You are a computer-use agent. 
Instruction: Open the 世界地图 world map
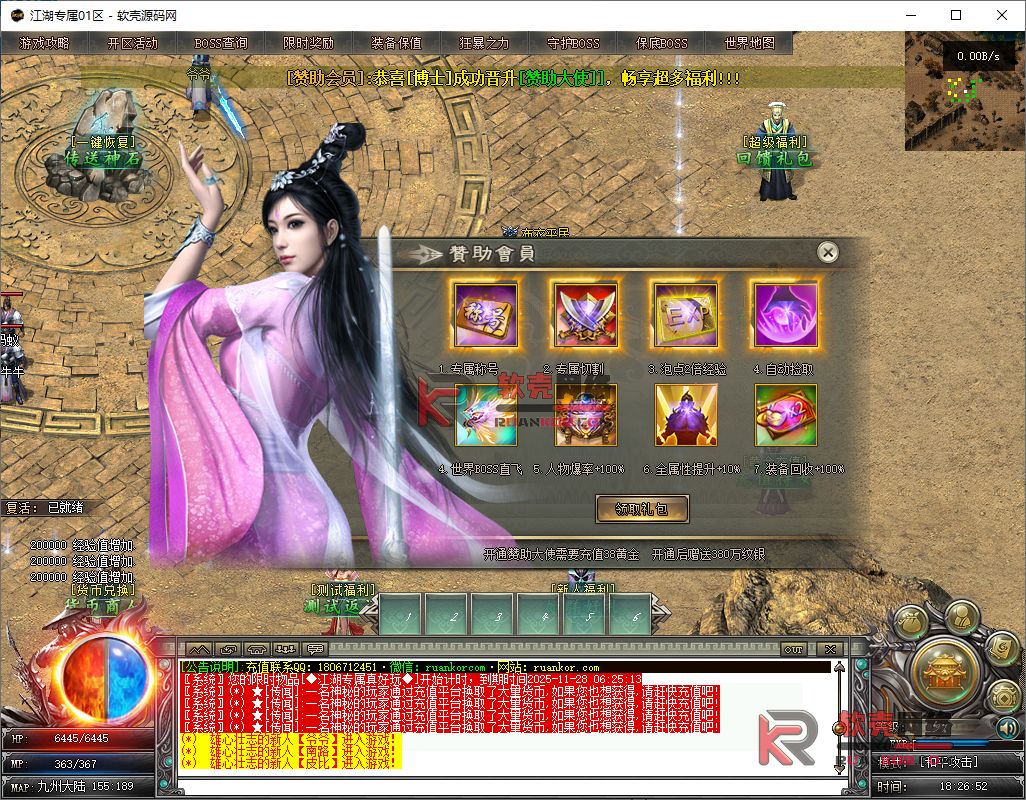tap(749, 43)
